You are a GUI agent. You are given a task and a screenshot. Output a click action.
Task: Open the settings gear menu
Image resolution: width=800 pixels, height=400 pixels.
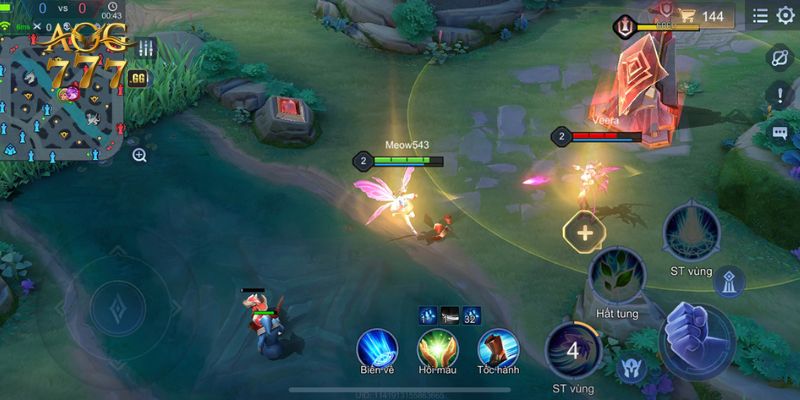[x=785, y=16]
